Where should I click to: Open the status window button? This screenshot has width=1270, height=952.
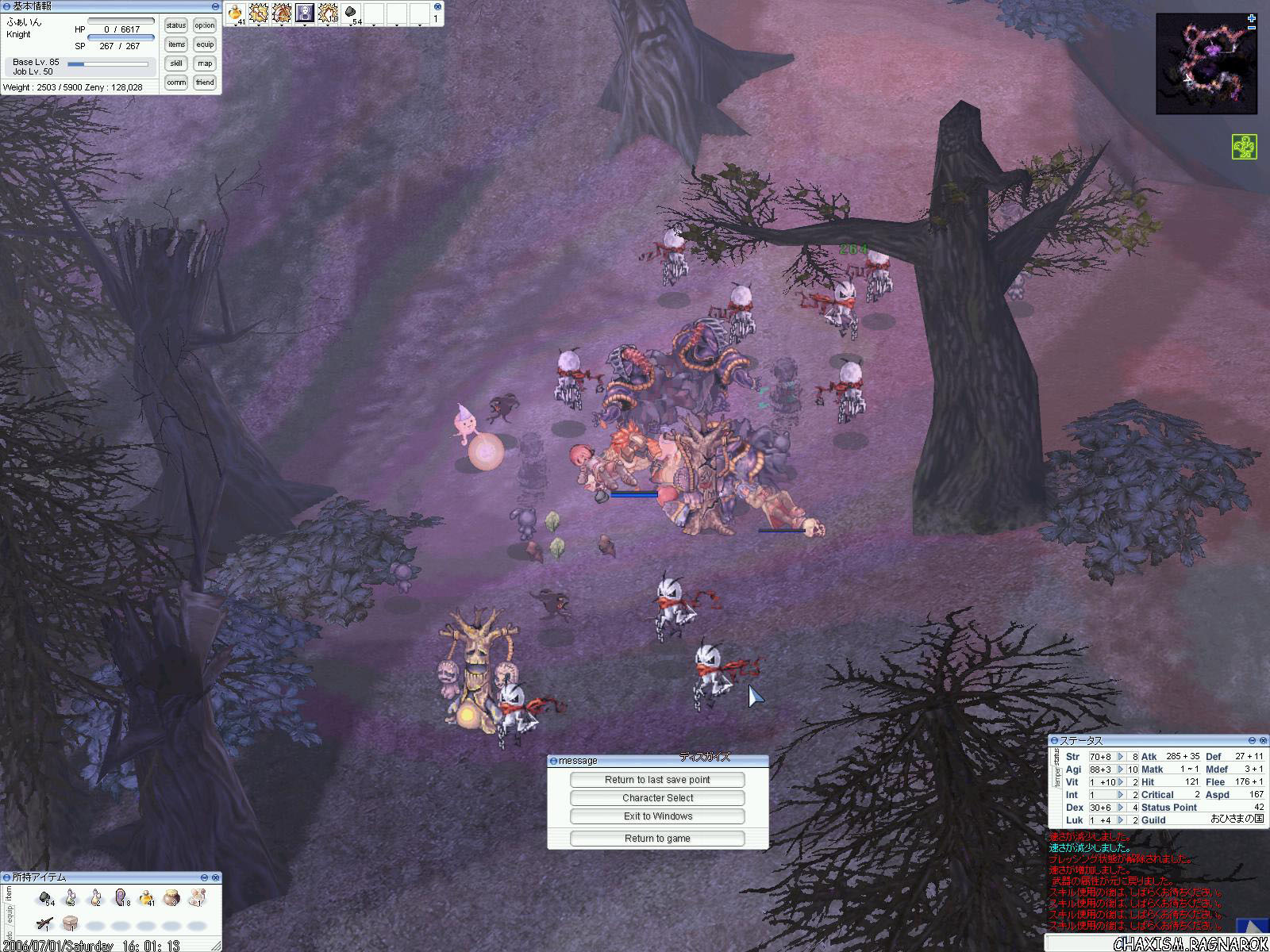(176, 26)
